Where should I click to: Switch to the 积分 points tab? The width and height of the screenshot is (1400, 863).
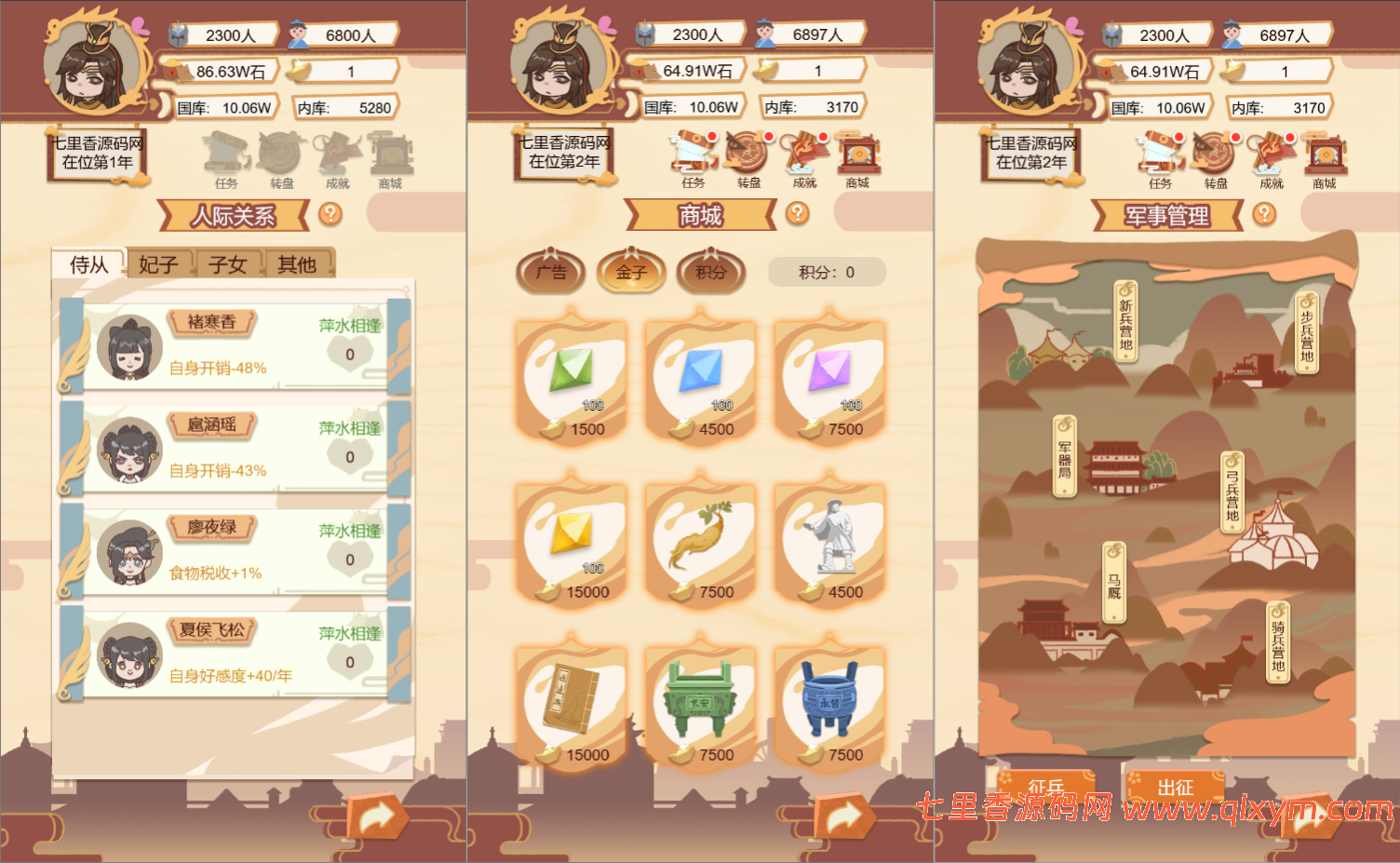click(711, 273)
